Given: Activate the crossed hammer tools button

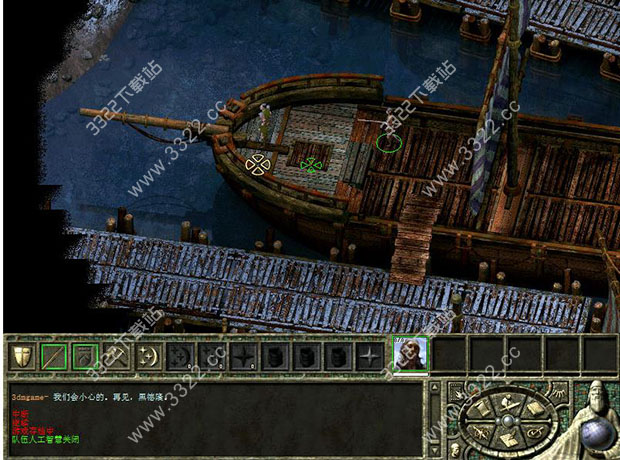Looking at the screenshot, I should pyautogui.click(x=116, y=356).
